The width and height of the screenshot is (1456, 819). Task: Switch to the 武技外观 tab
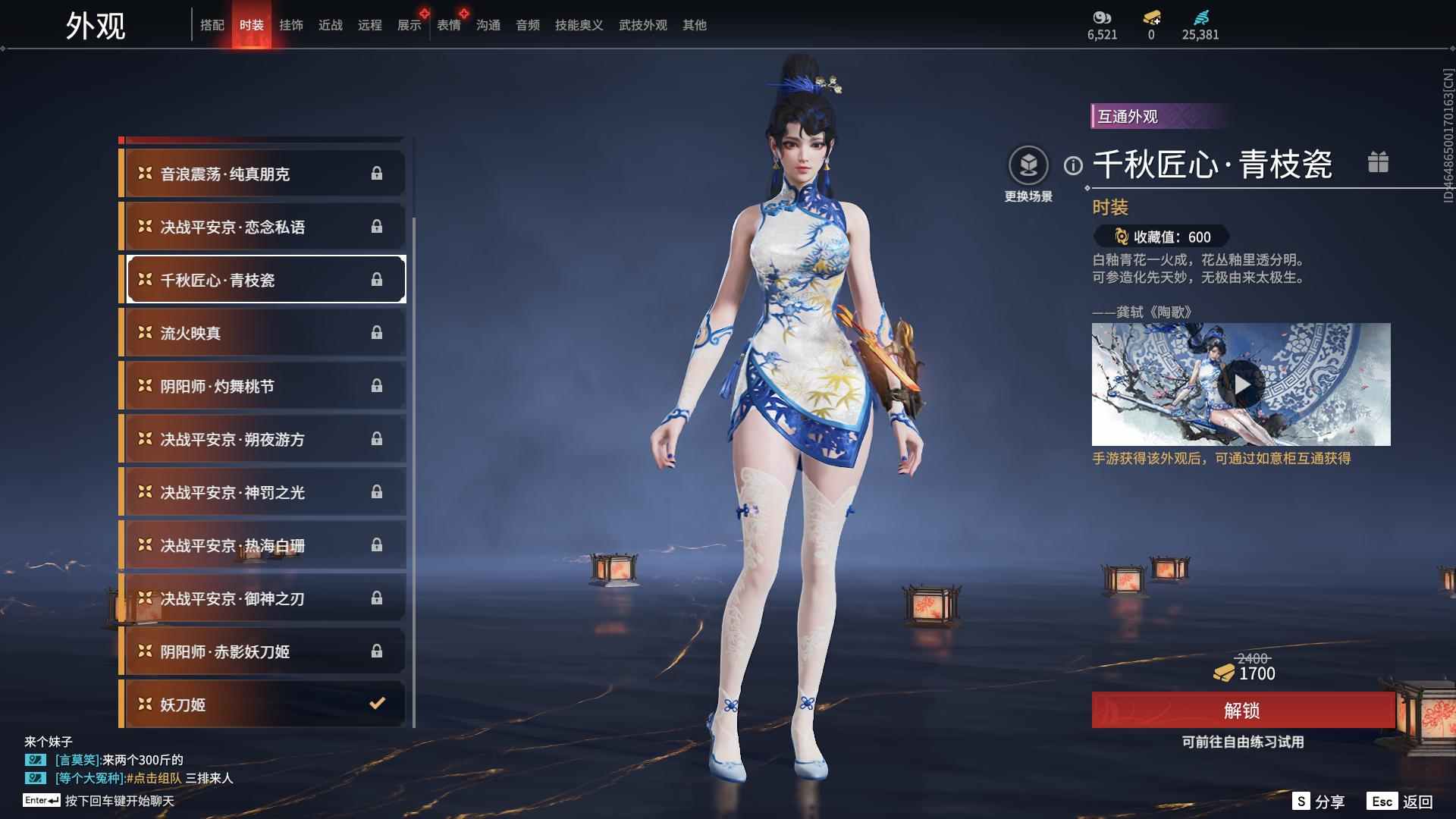click(641, 24)
